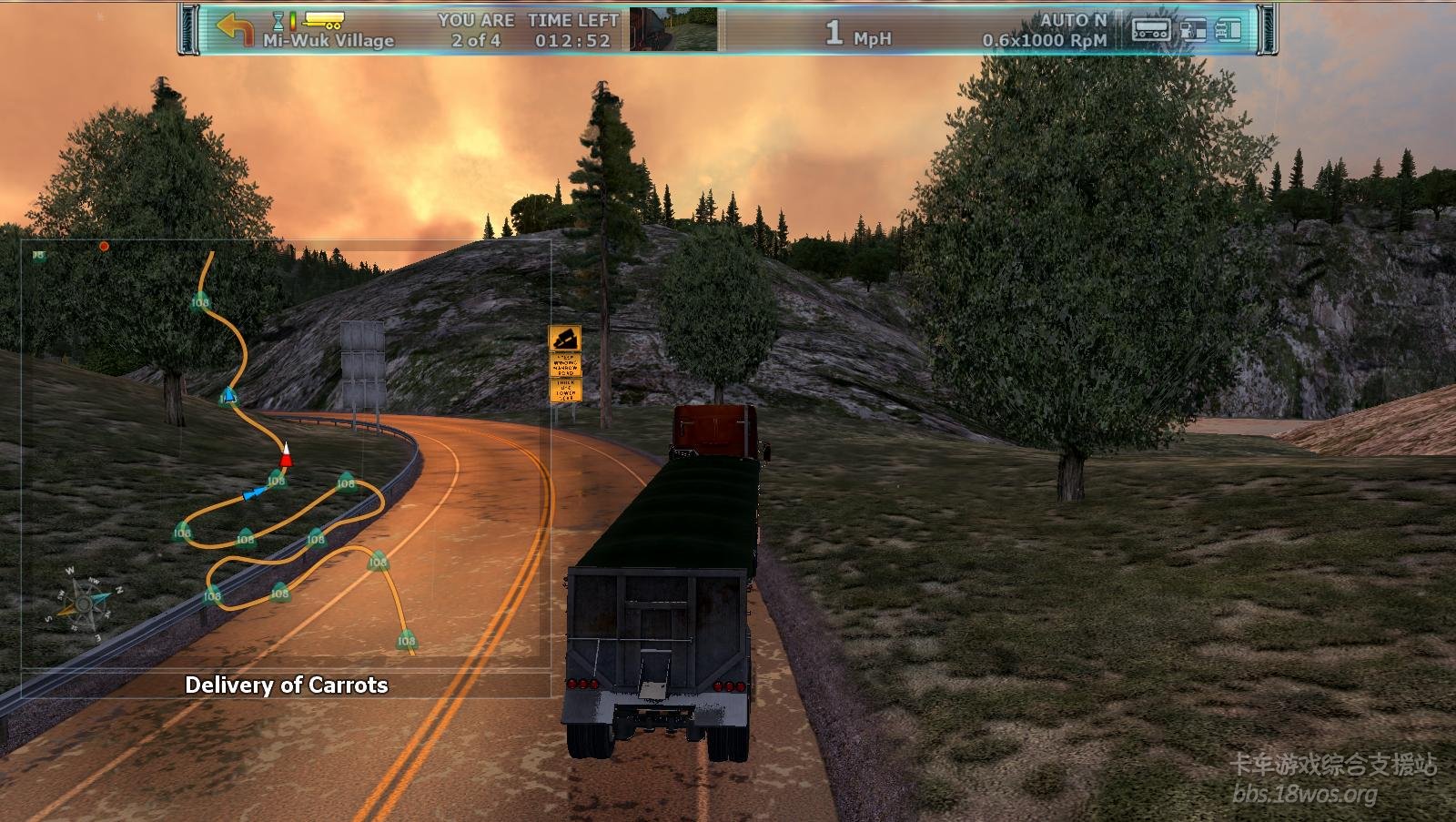Viewport: 1456px width, 822px height.
Task: Click the hourglass icon beside the trailer
Action: tap(279, 20)
